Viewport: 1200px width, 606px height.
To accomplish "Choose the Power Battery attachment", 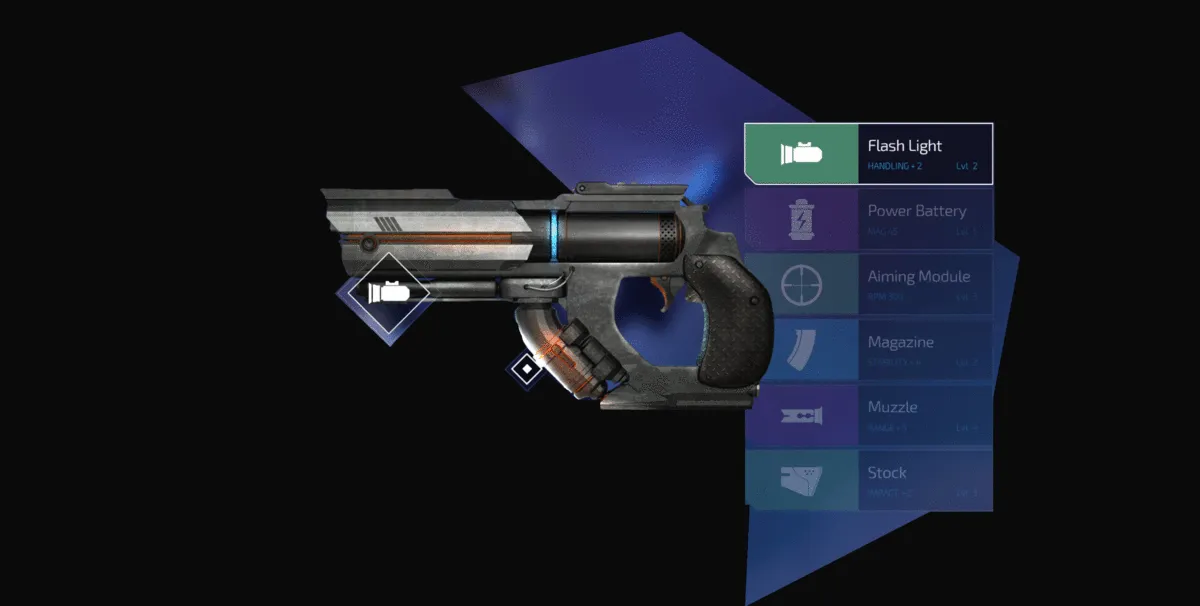I will coord(868,219).
